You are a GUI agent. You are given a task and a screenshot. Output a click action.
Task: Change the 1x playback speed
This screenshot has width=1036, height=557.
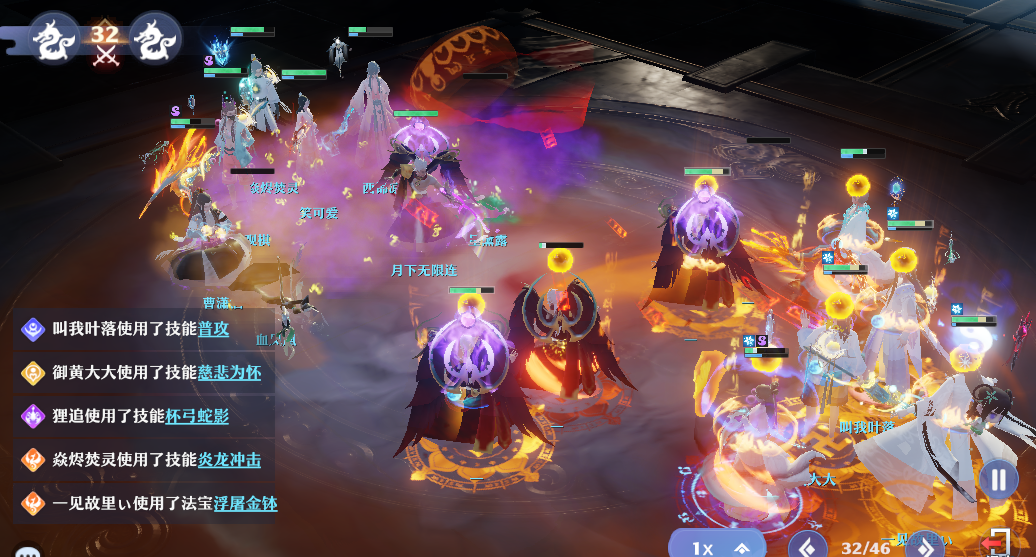(x=716, y=546)
